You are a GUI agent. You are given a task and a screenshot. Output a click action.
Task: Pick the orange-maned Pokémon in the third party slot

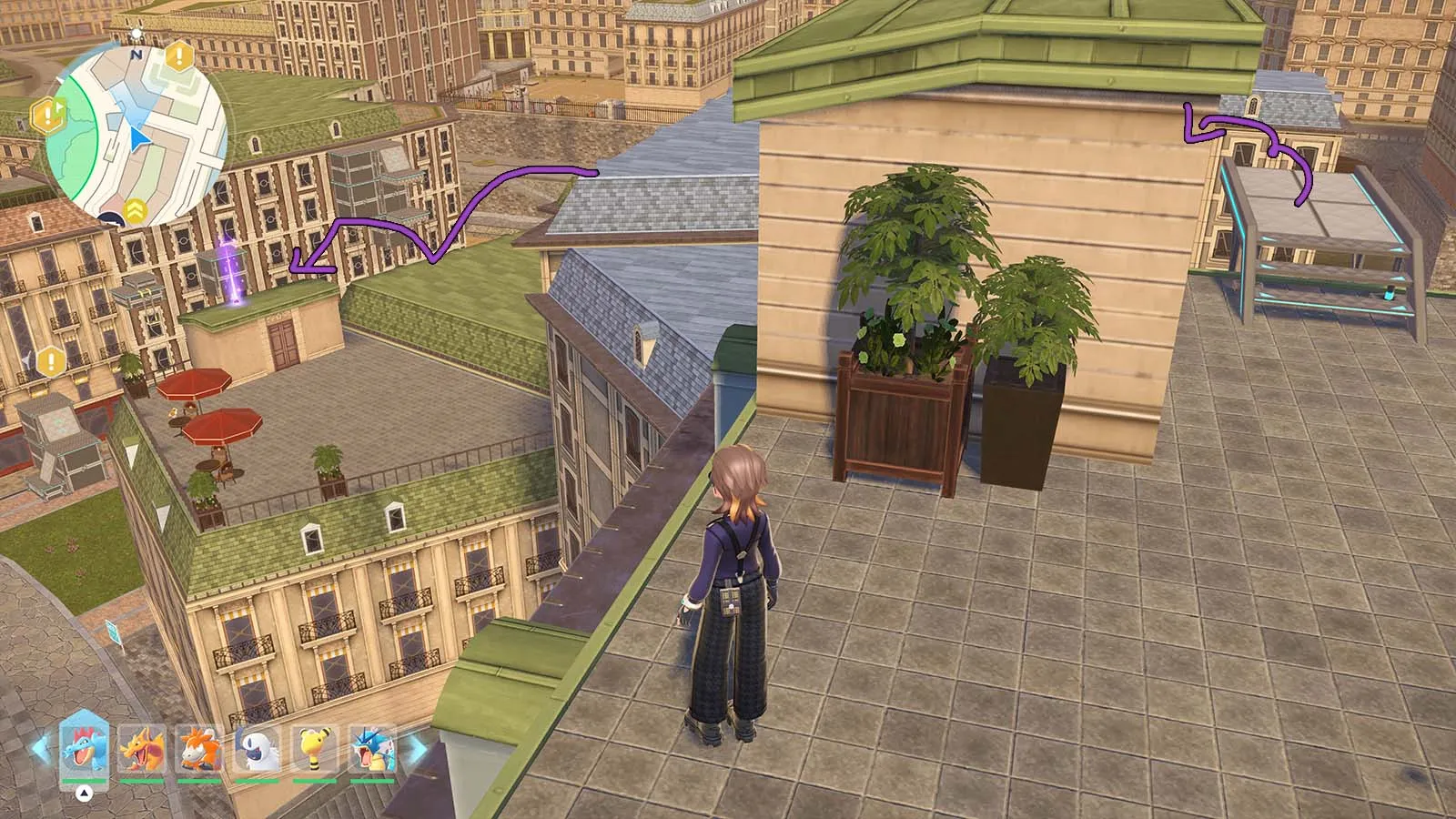point(199,750)
